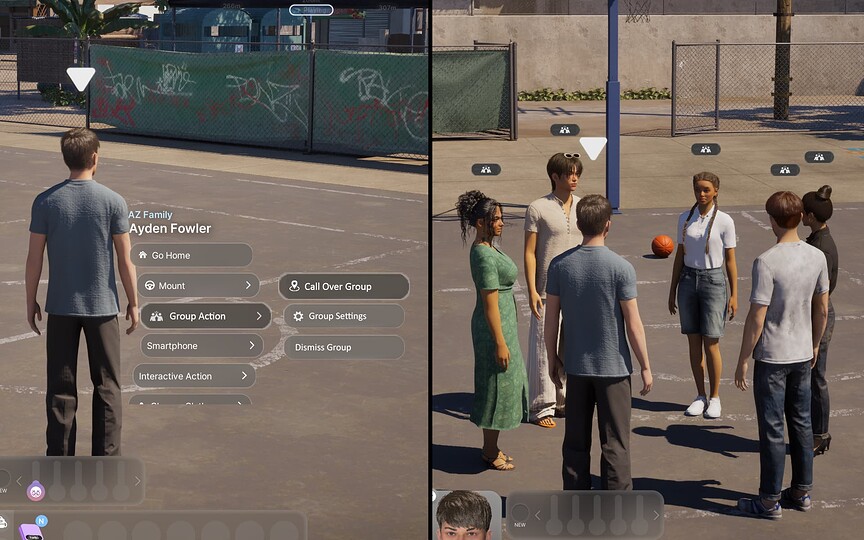Viewport: 864px width, 540px height.
Task: Open the Smartphone submenu
Action: tap(201, 346)
